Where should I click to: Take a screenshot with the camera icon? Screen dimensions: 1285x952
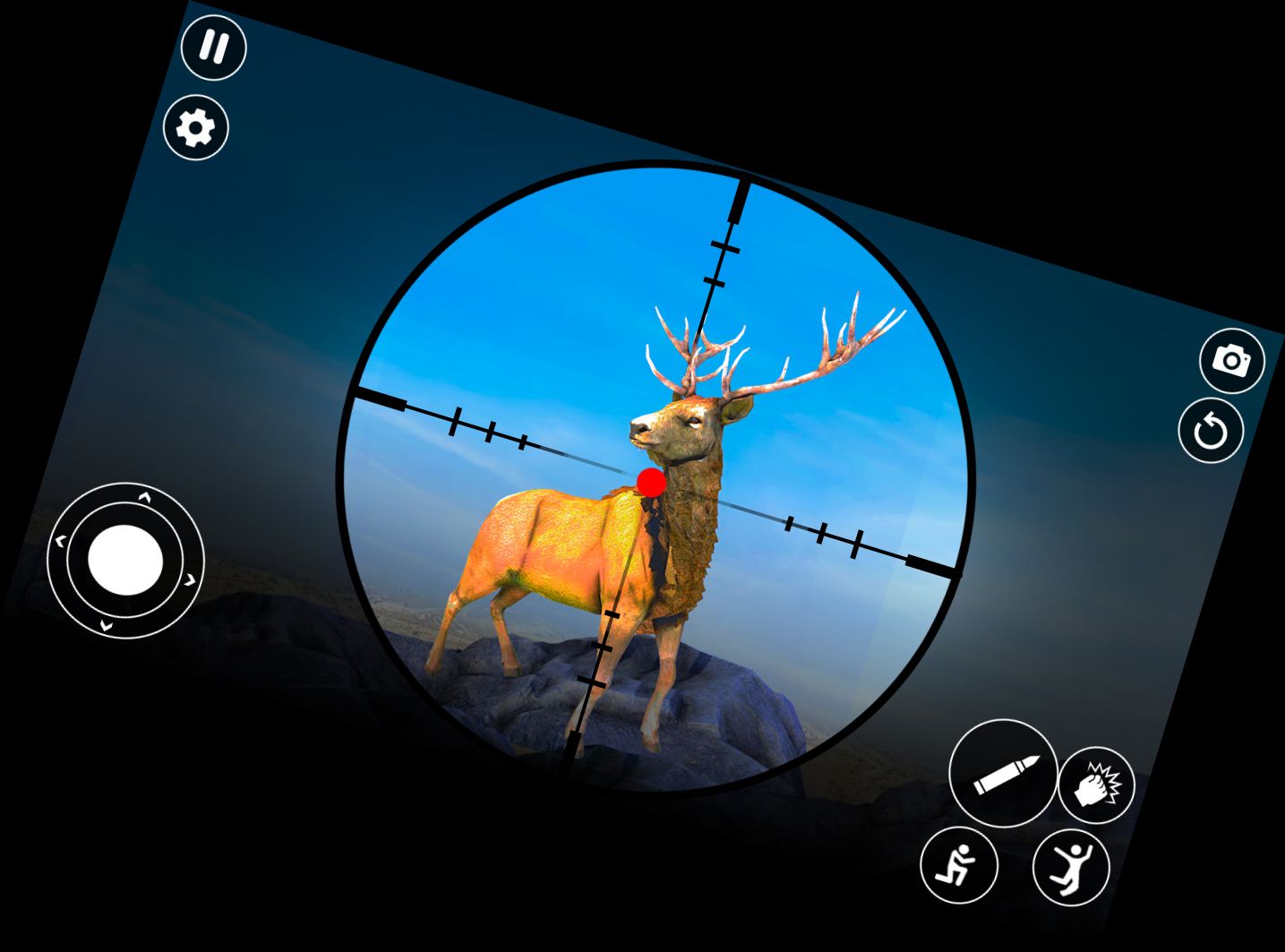[x=1231, y=361]
